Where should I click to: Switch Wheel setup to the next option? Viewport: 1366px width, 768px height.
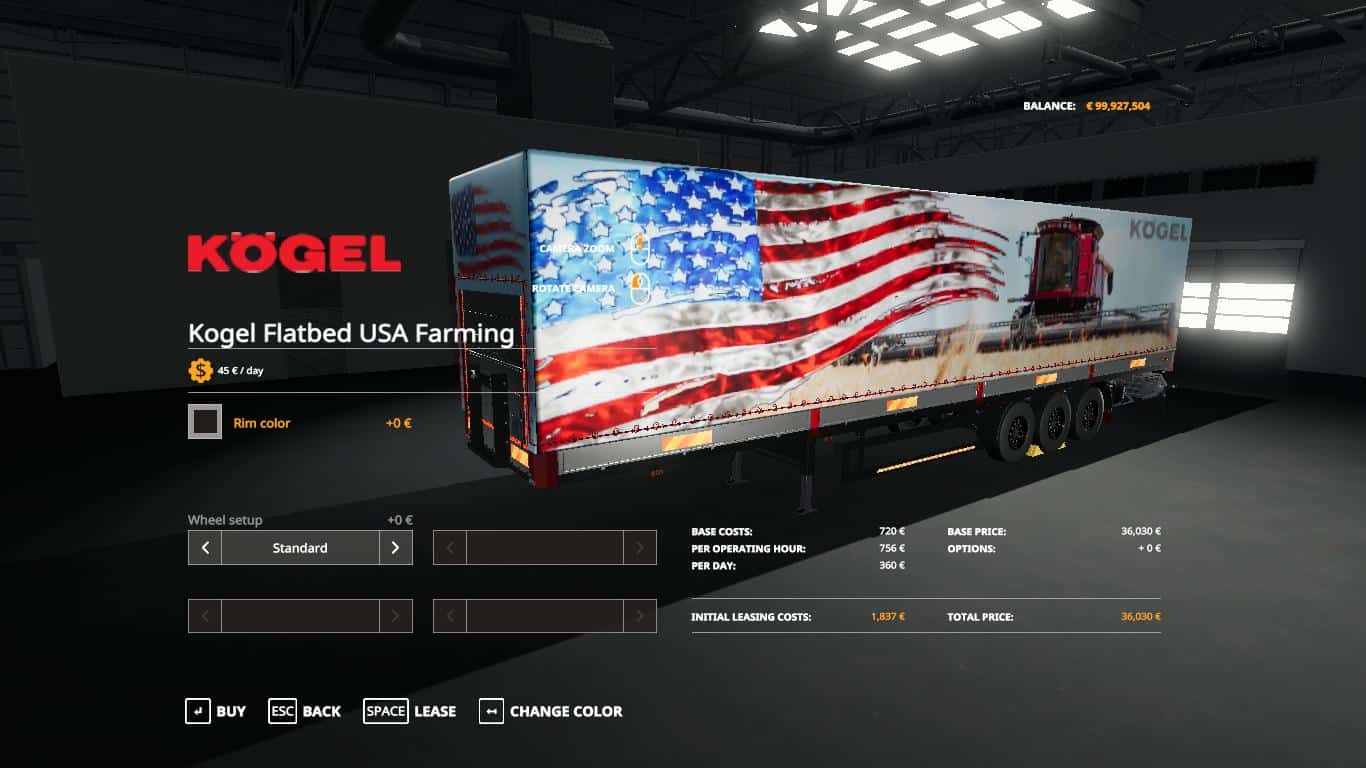(x=395, y=548)
